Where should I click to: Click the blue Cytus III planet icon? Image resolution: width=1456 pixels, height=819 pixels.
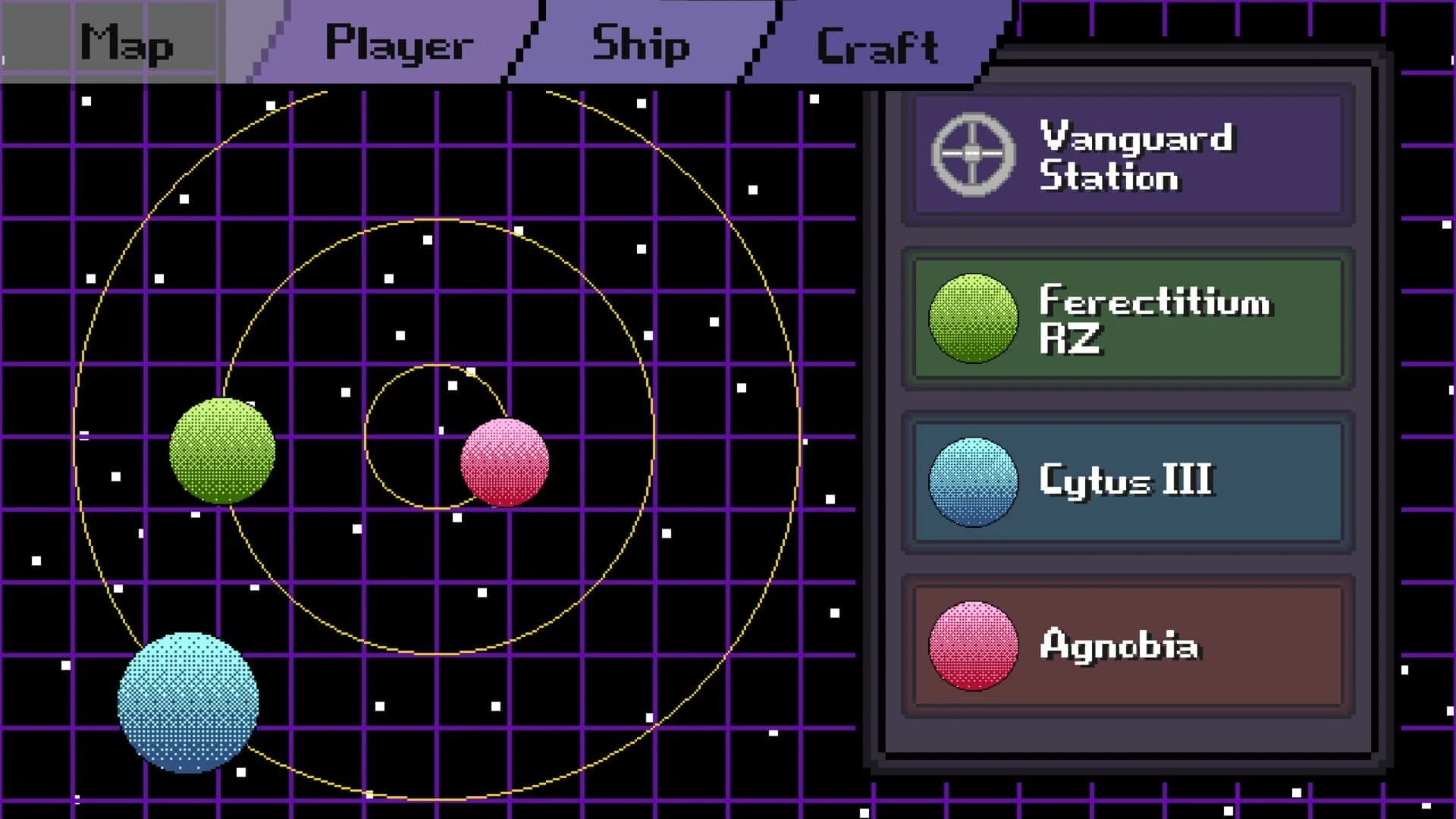pyautogui.click(x=973, y=483)
